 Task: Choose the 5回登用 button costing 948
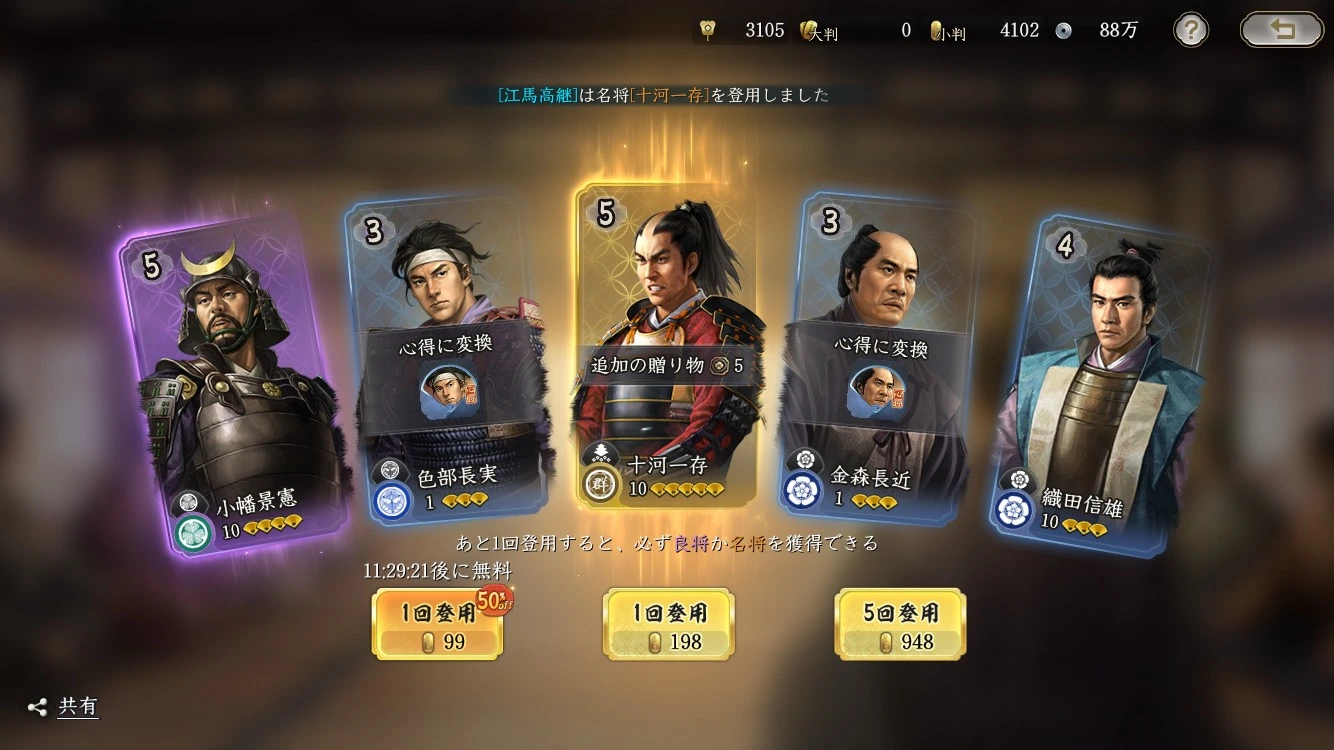[x=900, y=625]
